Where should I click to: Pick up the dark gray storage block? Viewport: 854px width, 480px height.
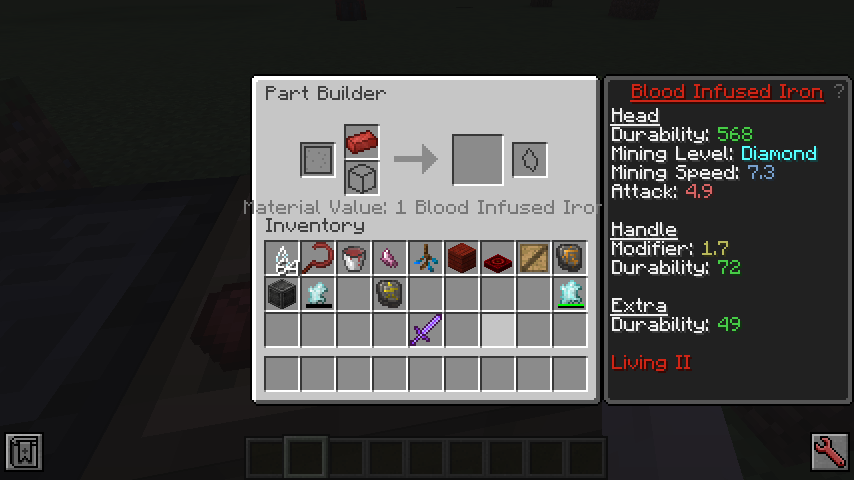coord(282,293)
